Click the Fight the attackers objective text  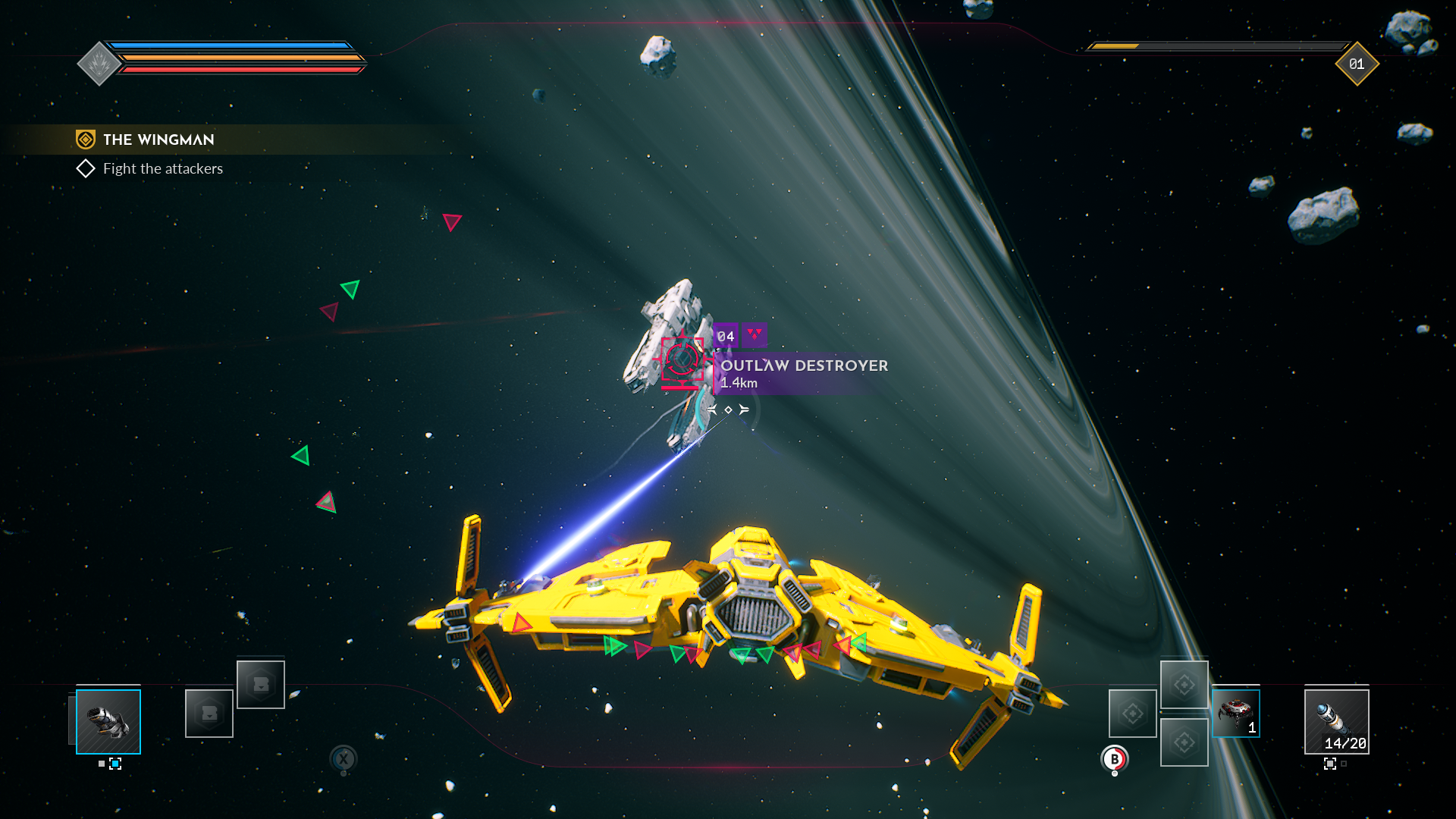tap(162, 168)
